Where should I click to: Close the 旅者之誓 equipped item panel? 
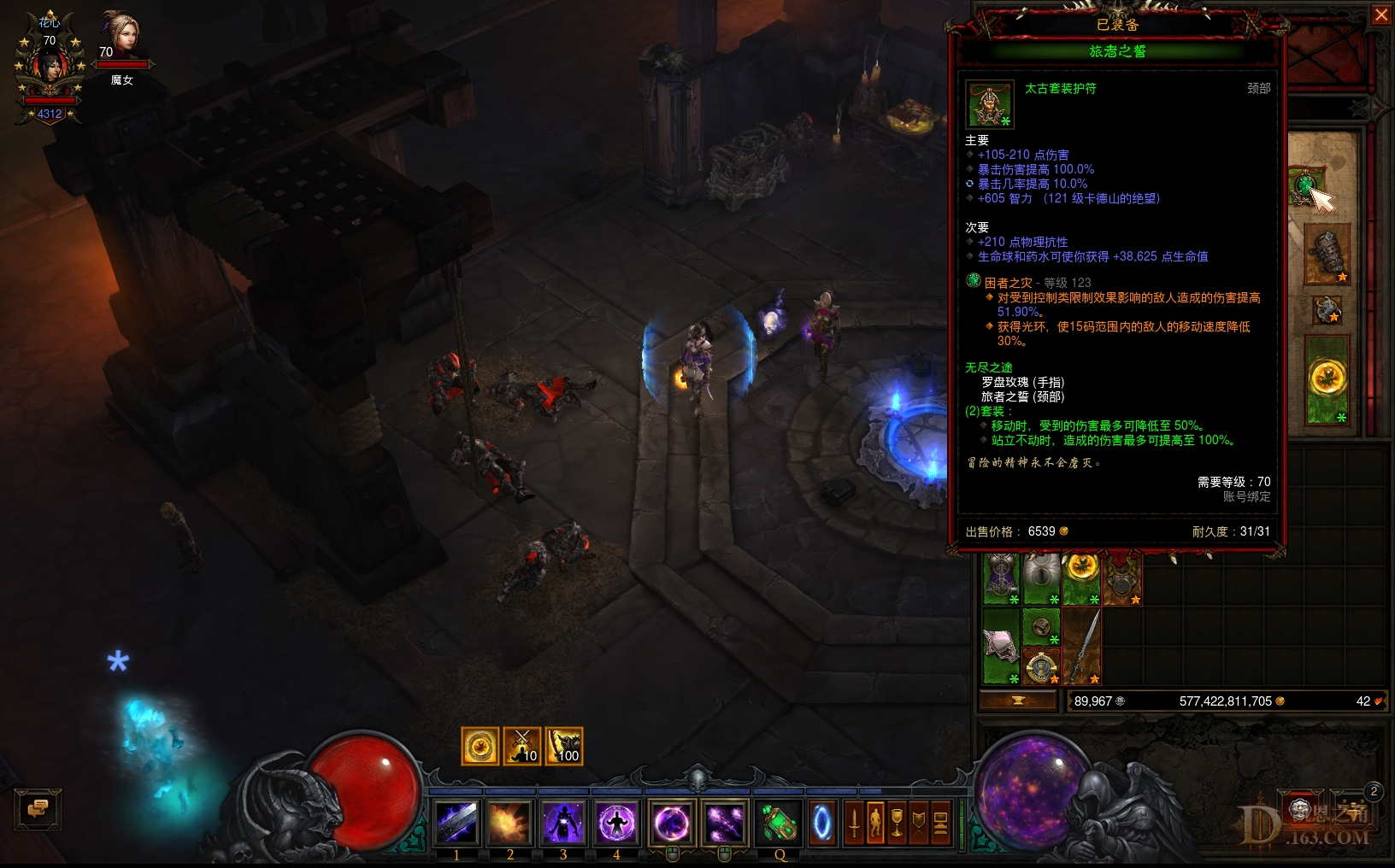[1382, 15]
